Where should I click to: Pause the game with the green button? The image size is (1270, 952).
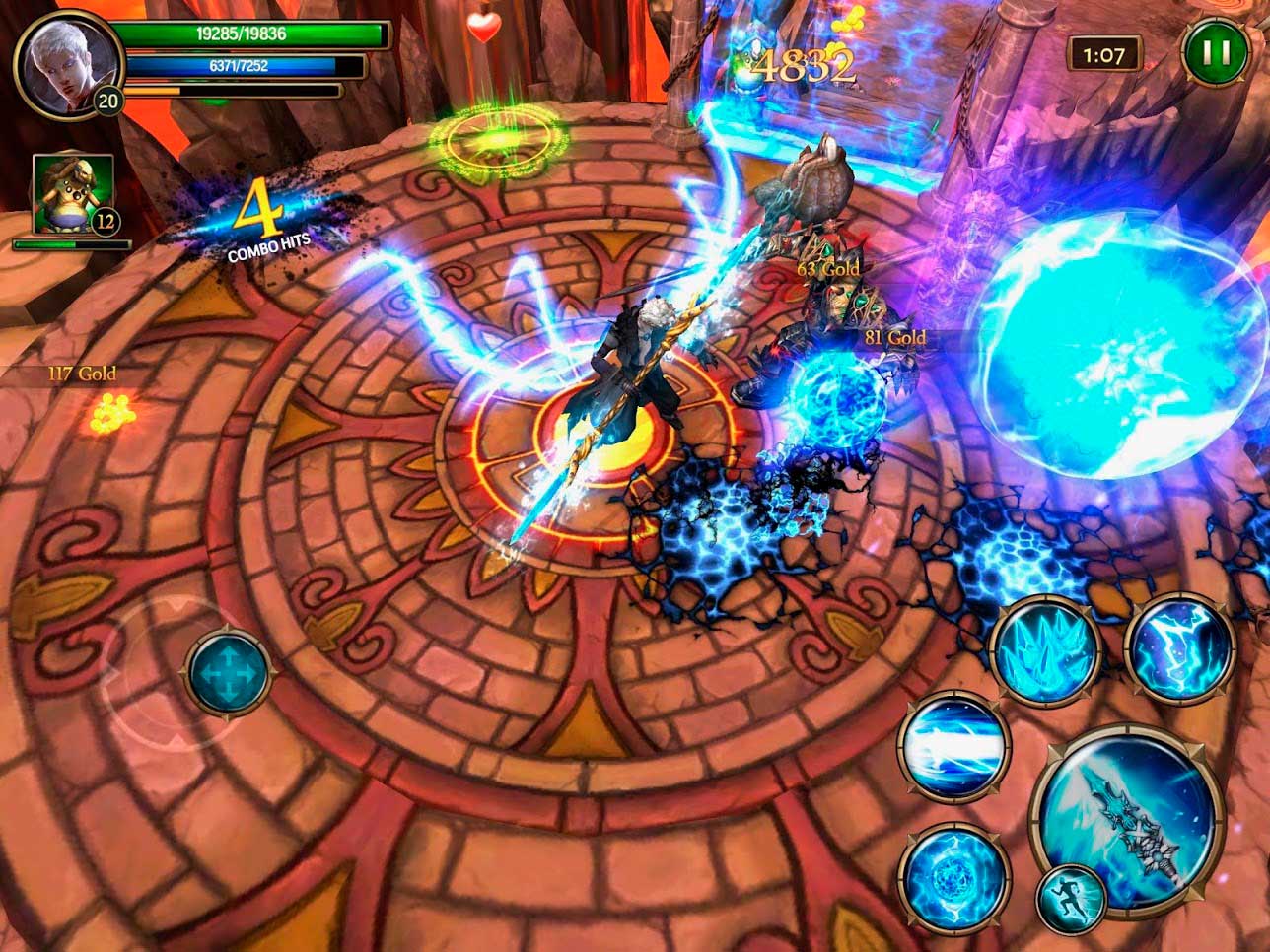tap(1216, 53)
